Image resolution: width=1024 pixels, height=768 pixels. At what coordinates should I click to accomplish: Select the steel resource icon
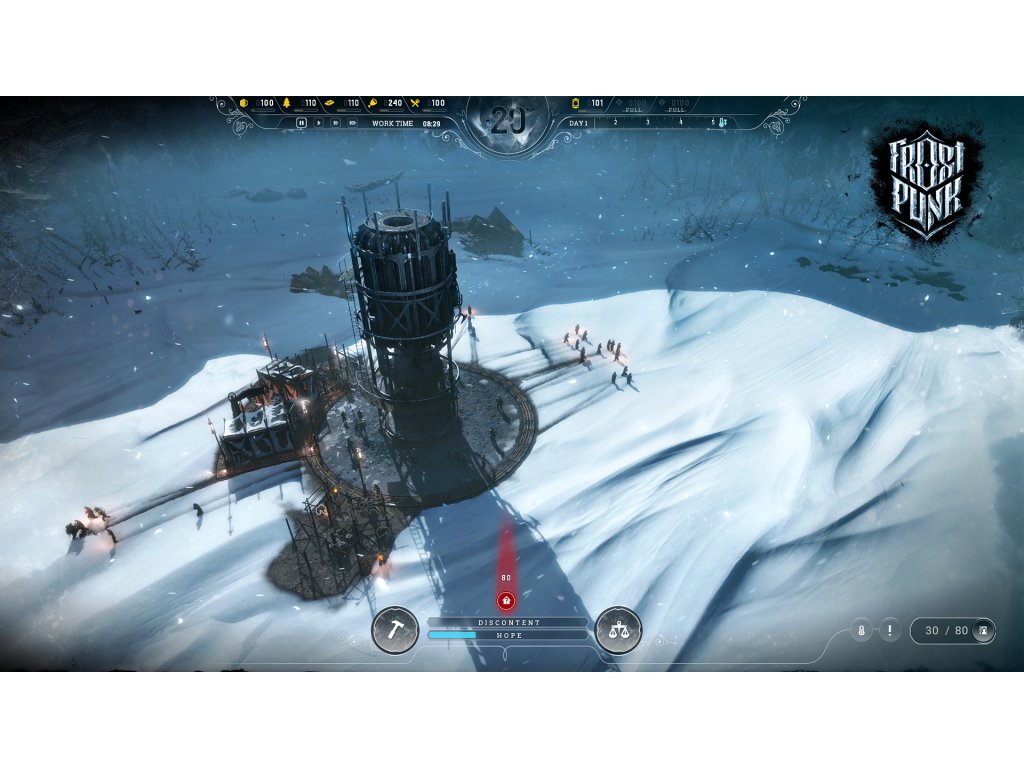click(x=329, y=103)
